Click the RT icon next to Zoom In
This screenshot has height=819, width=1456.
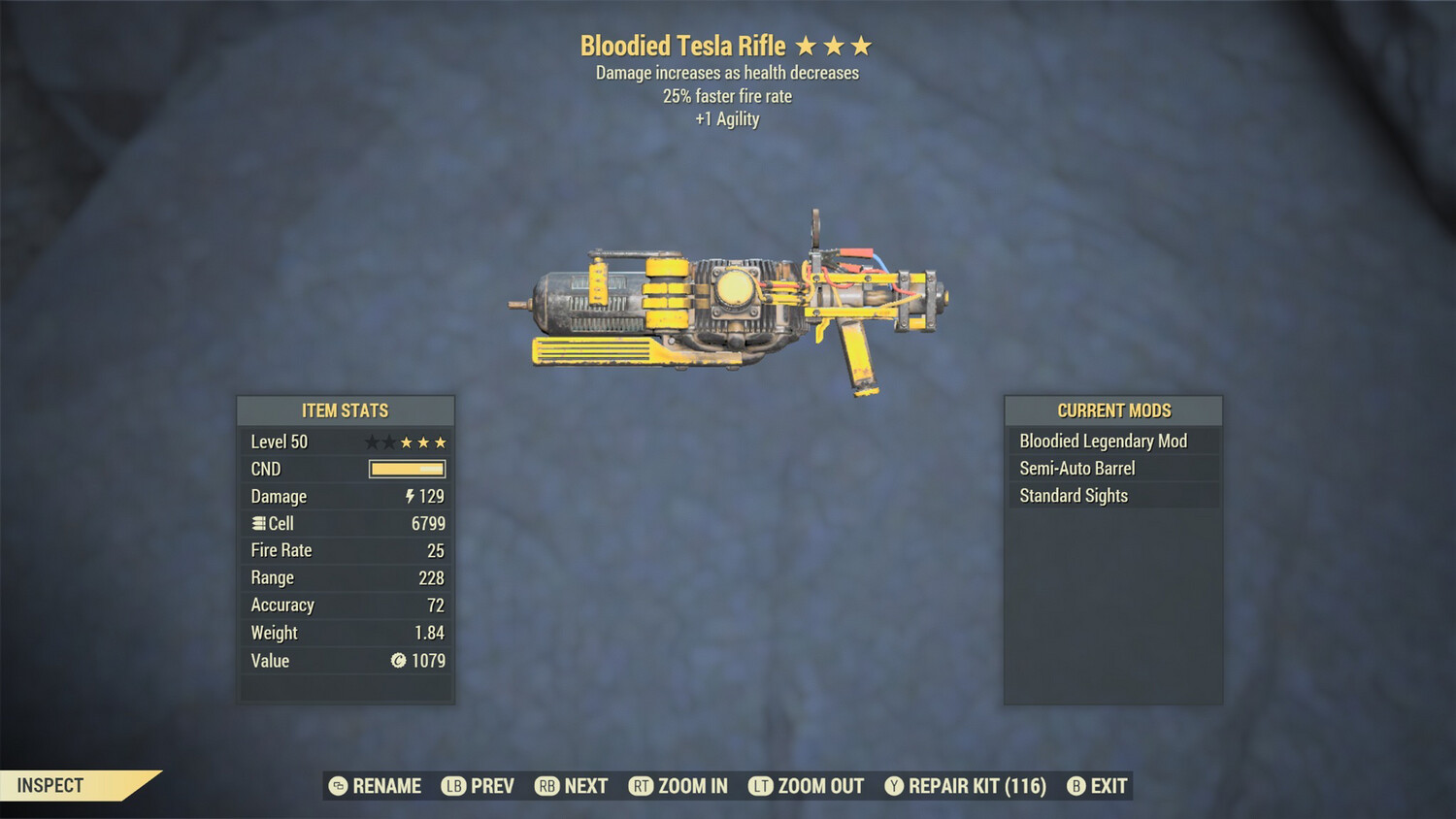coord(642,786)
